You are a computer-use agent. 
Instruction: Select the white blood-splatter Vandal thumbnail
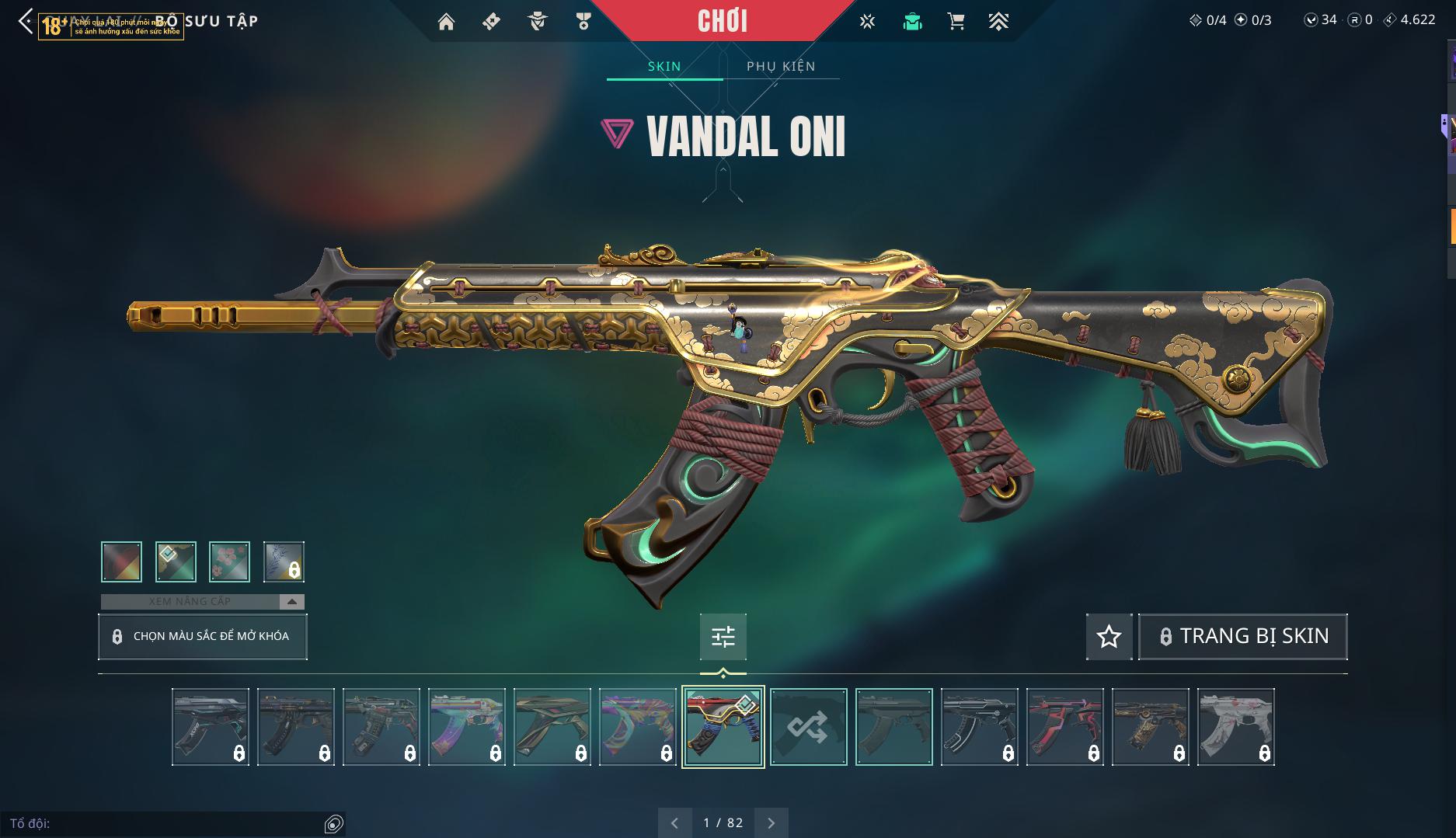point(1235,727)
